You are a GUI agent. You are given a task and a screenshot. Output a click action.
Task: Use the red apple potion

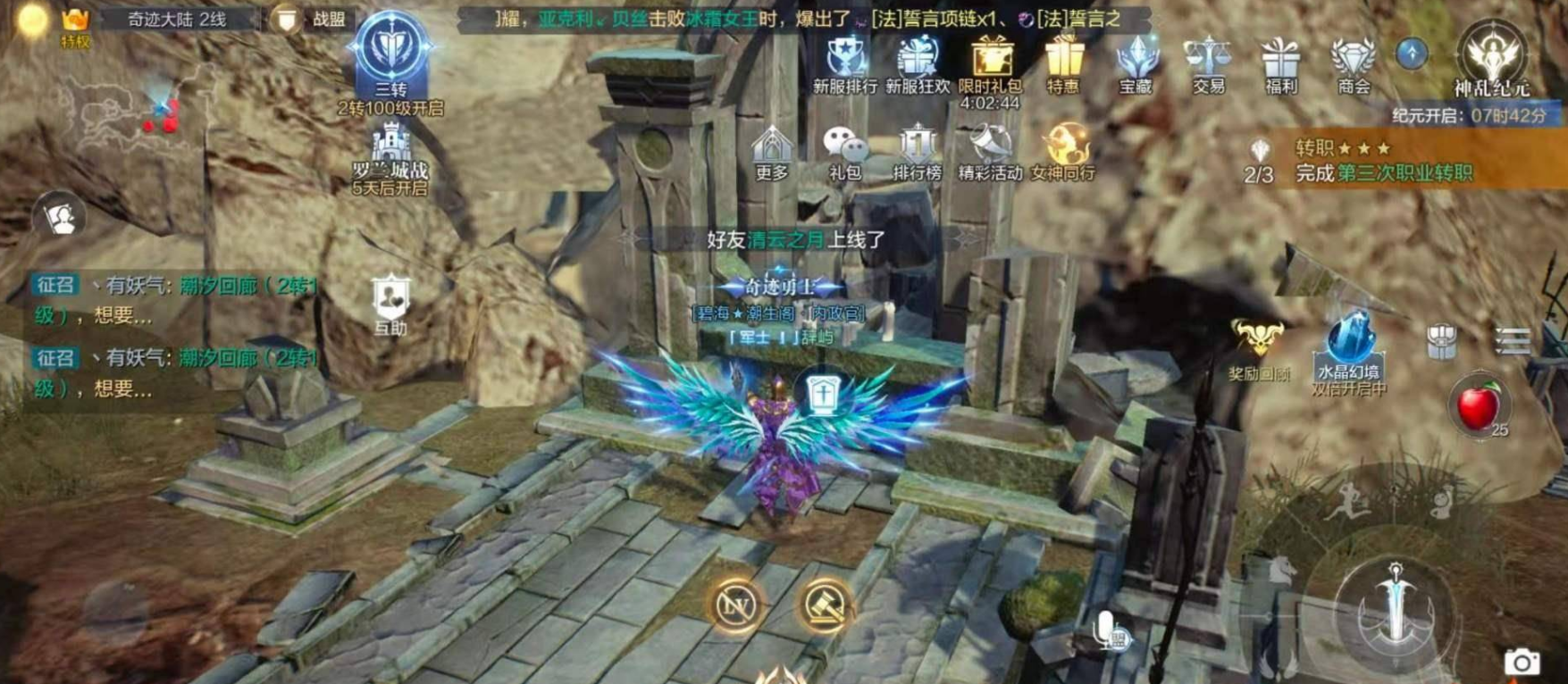click(x=1478, y=406)
